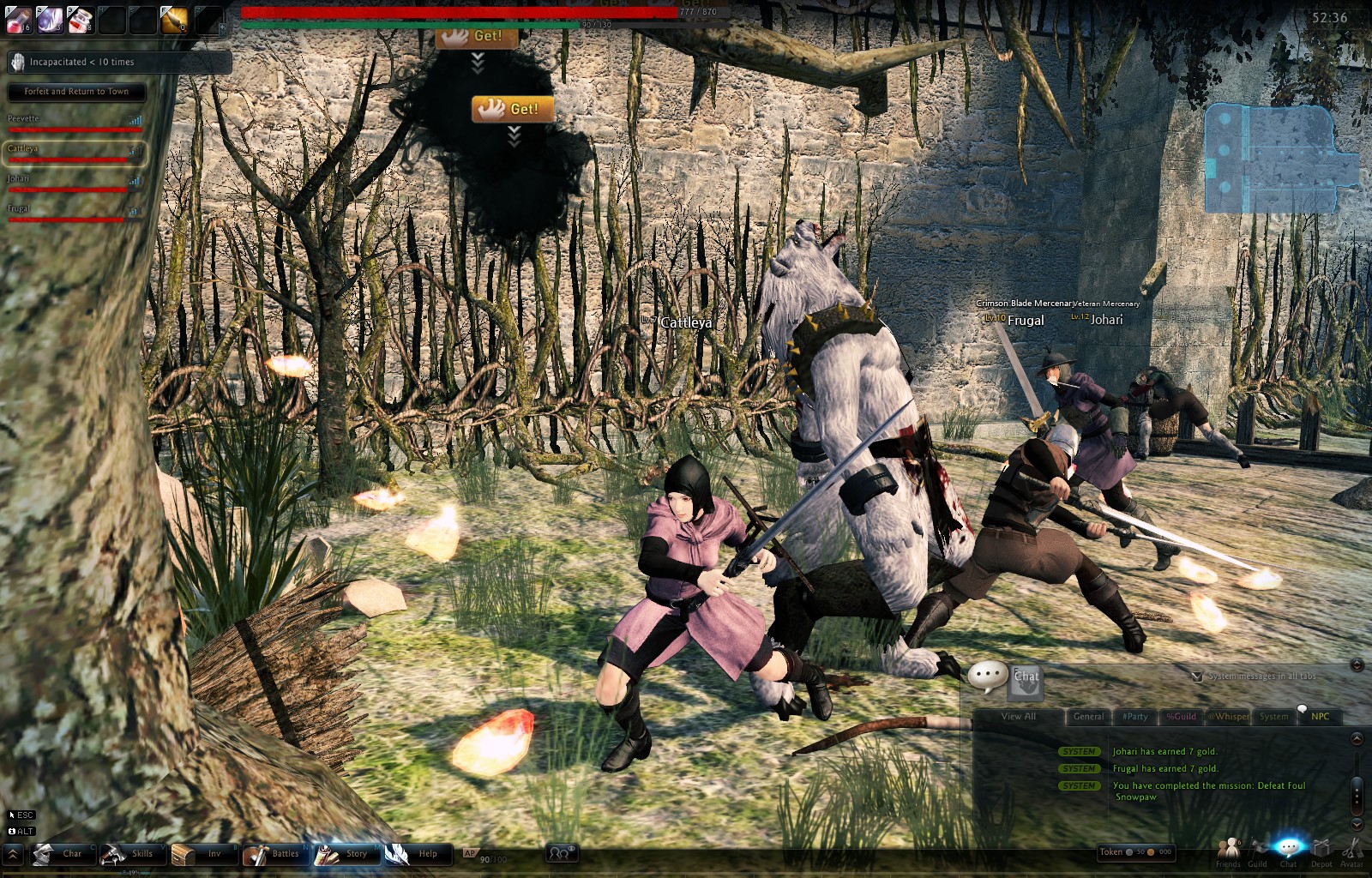Open the Friends list icon
Screen dimensions: 1372x878
1228,851
